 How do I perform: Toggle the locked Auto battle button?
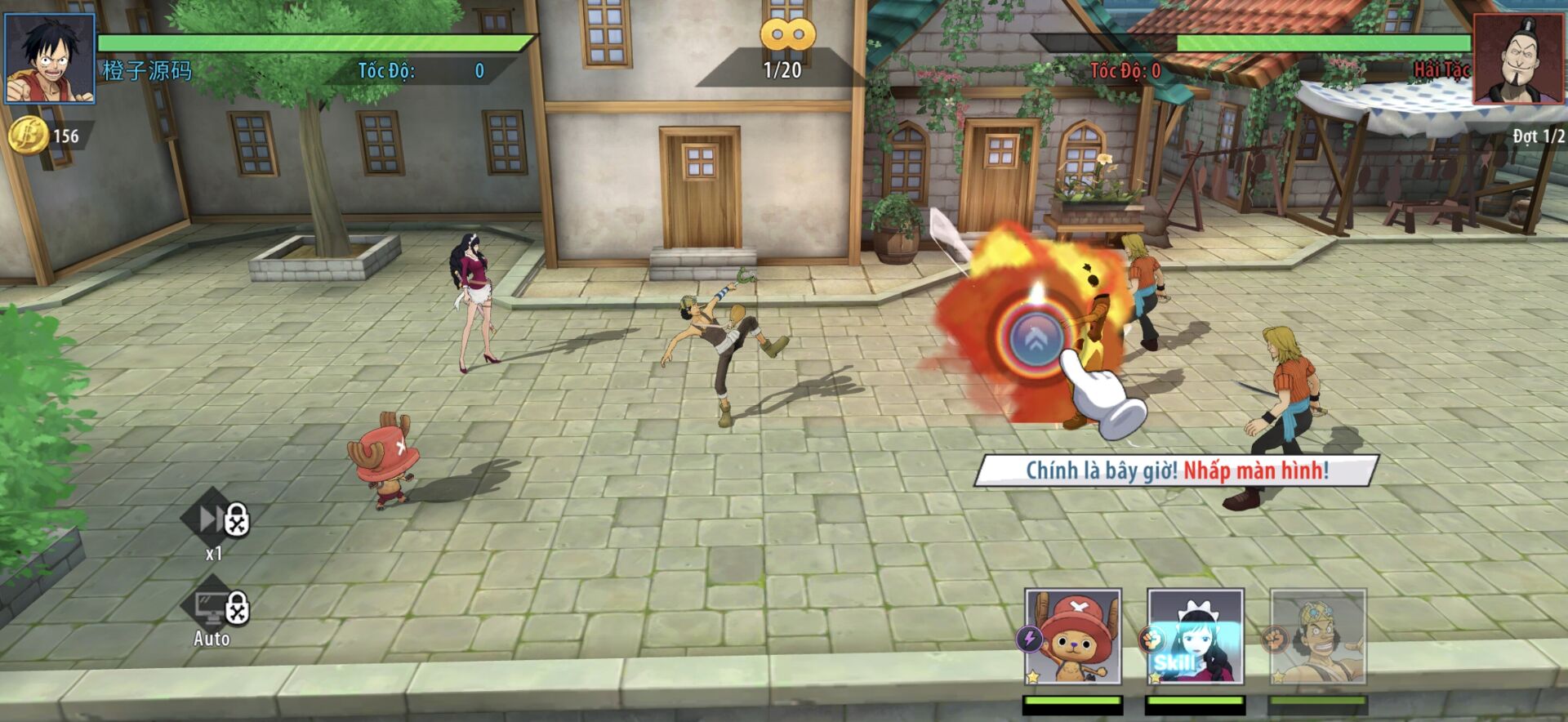point(214,609)
